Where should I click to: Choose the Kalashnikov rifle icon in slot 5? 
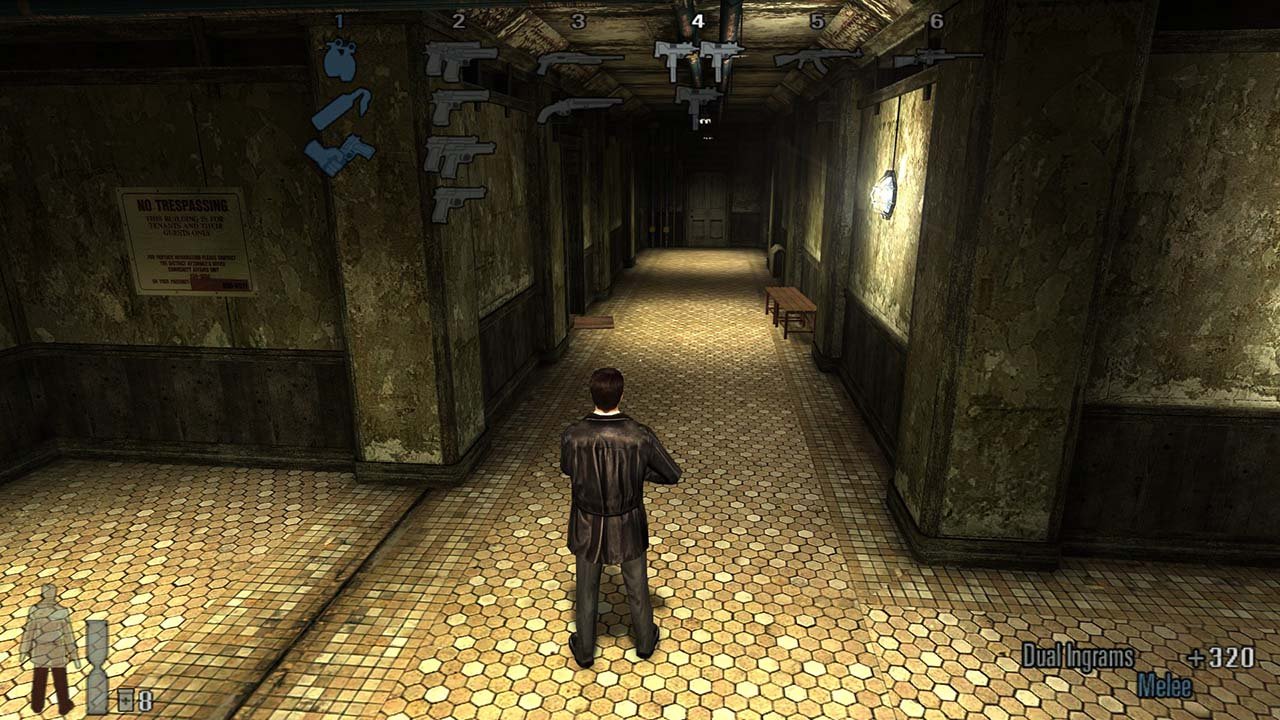(818, 58)
